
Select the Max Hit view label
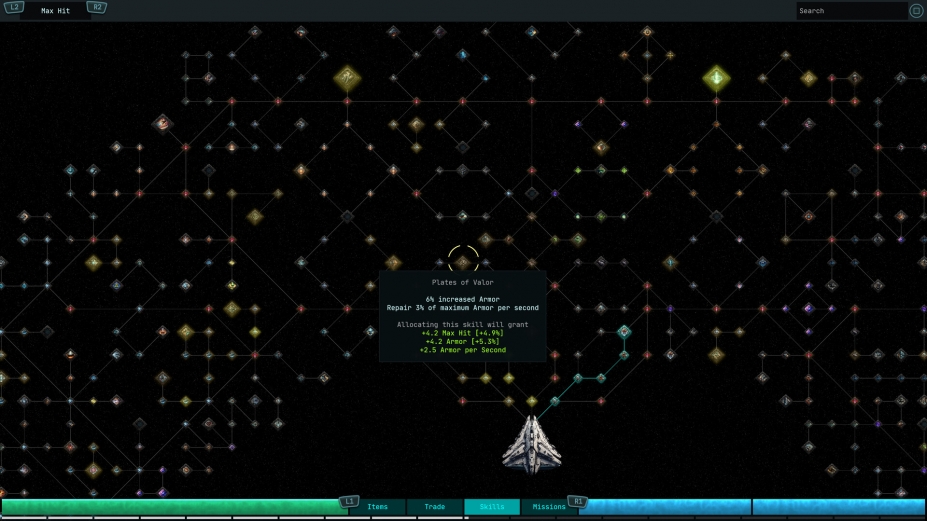pyautogui.click(x=56, y=11)
